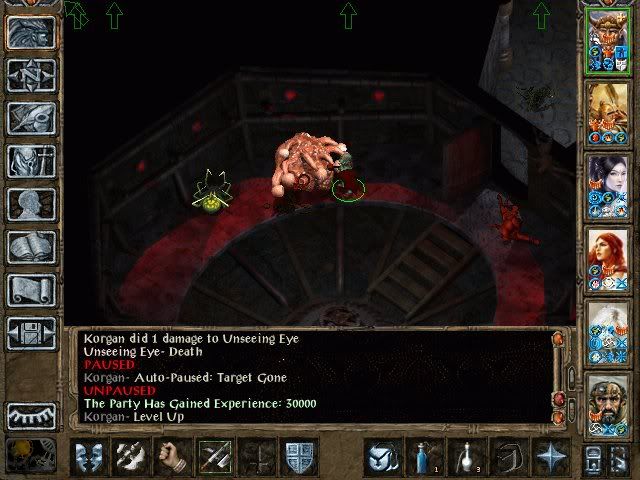
Task: Open the area map from the sidebar
Action: tap(31, 75)
